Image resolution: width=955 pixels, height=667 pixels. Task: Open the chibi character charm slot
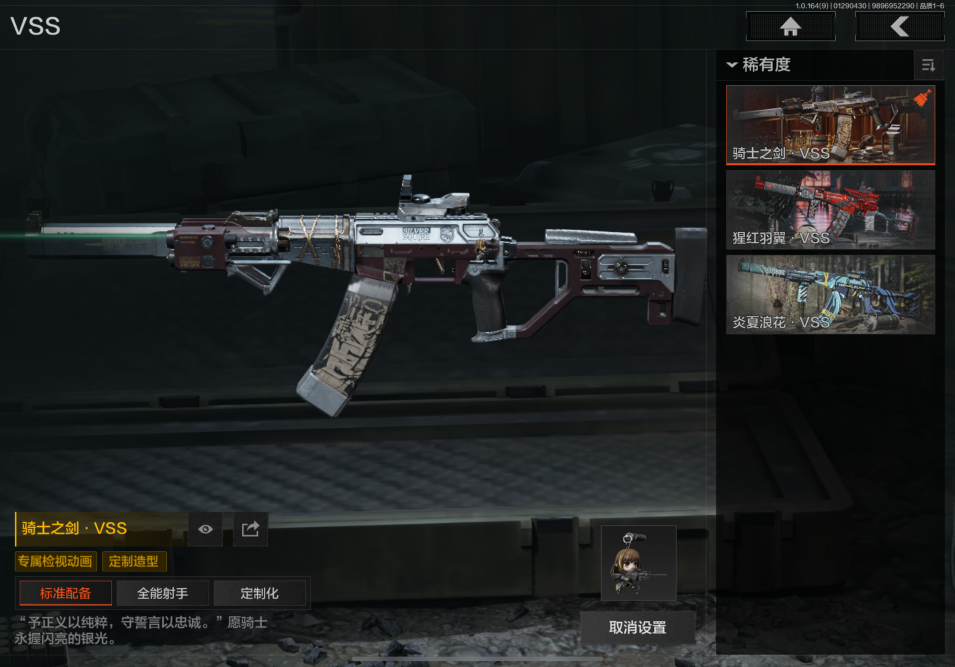(x=638, y=563)
